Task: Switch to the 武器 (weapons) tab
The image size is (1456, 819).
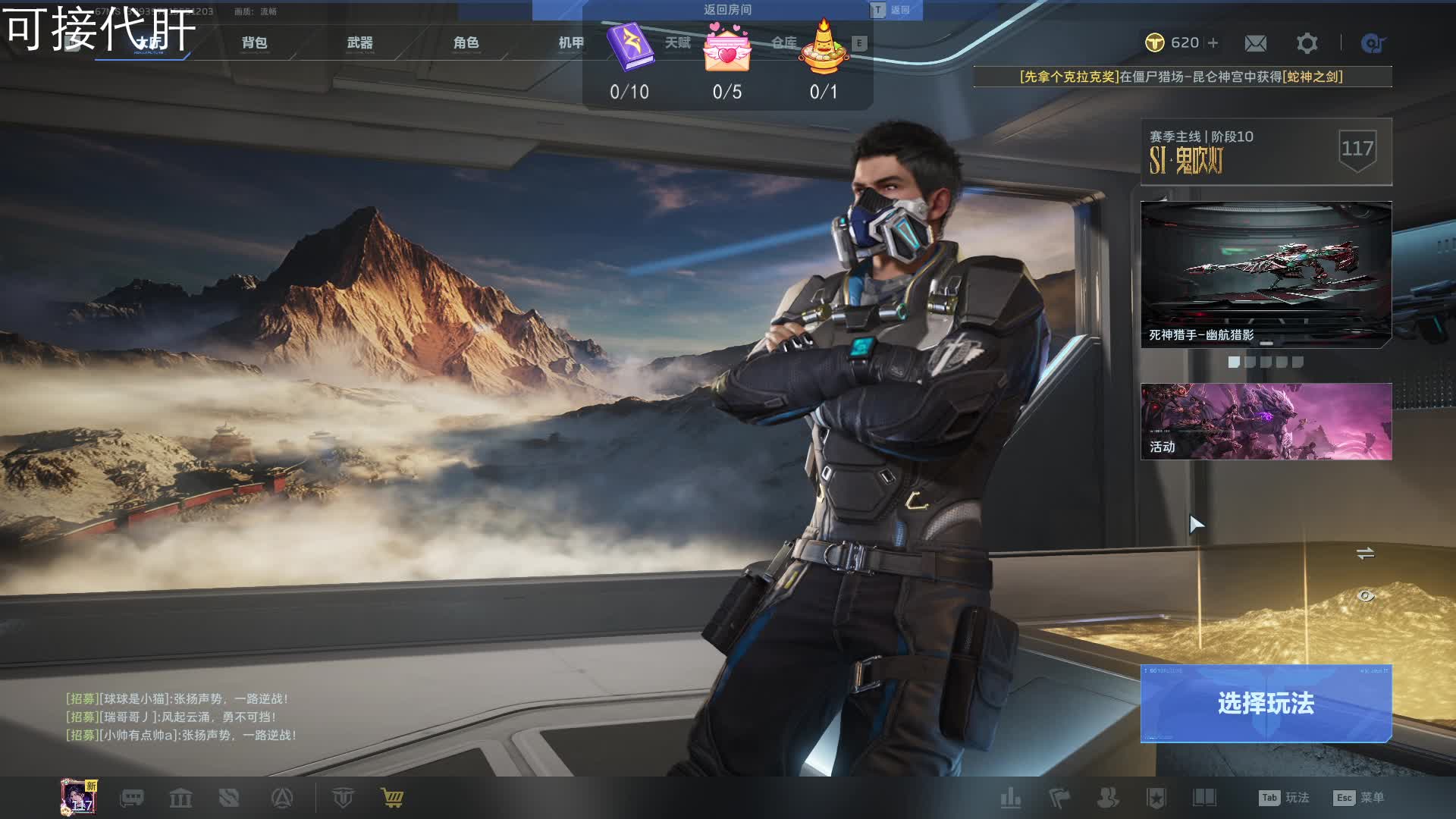Action: (359, 43)
